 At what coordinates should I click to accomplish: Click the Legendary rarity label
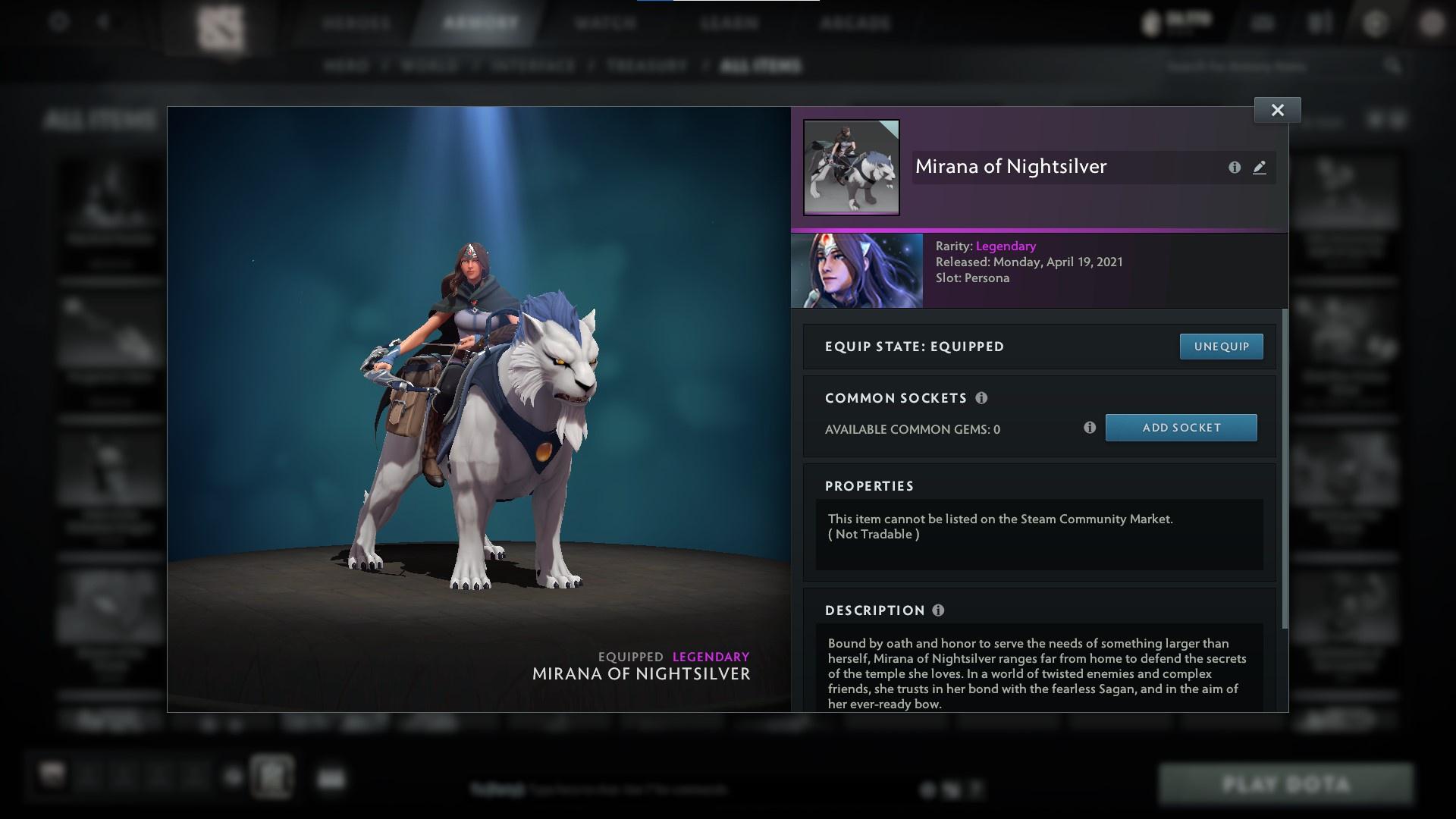pos(1005,246)
